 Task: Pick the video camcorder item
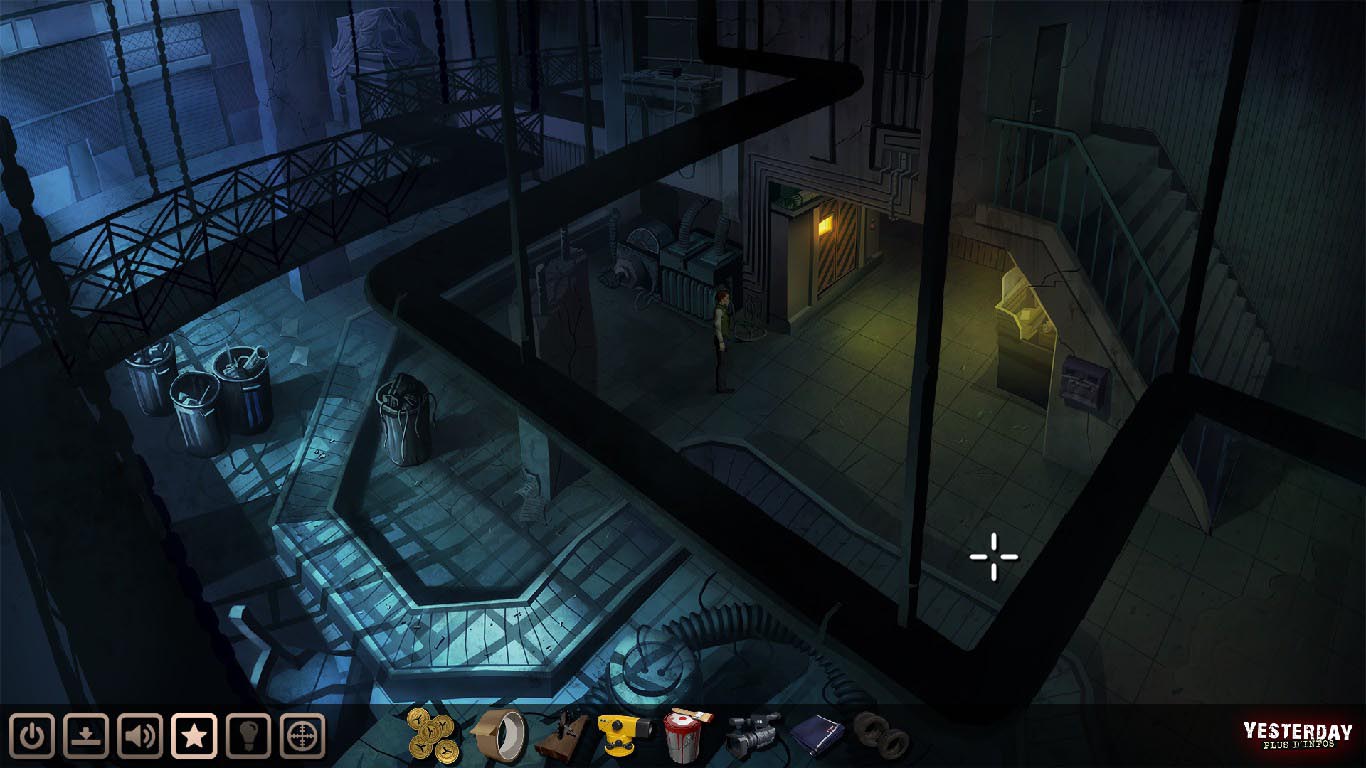(752, 736)
